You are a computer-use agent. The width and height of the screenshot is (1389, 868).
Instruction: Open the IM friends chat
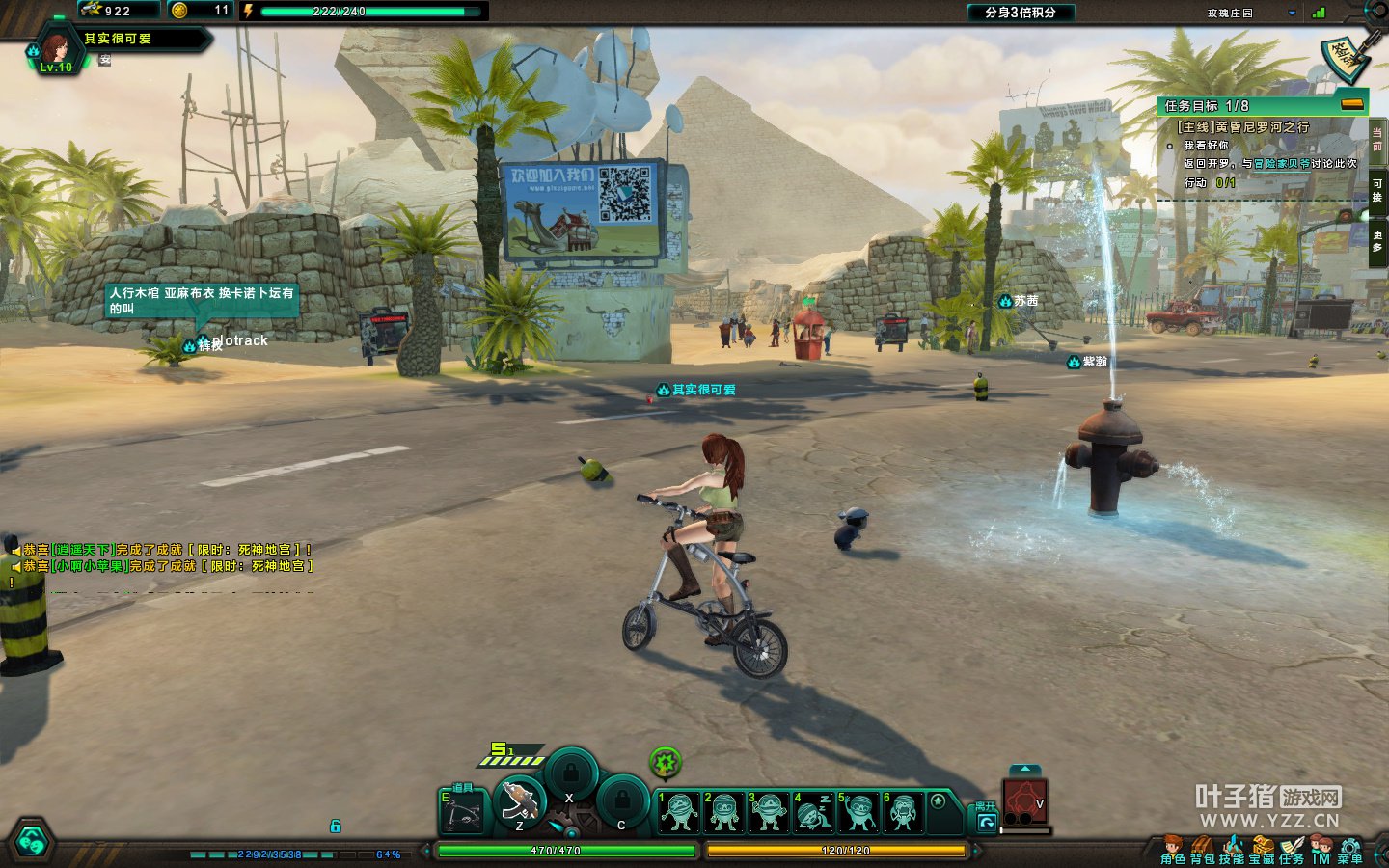1321,850
